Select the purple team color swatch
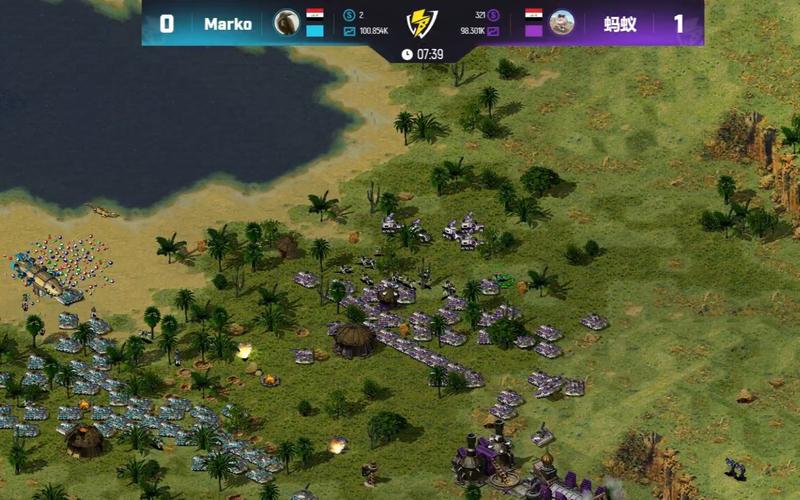Screen dimensions: 800x500 [534, 31]
